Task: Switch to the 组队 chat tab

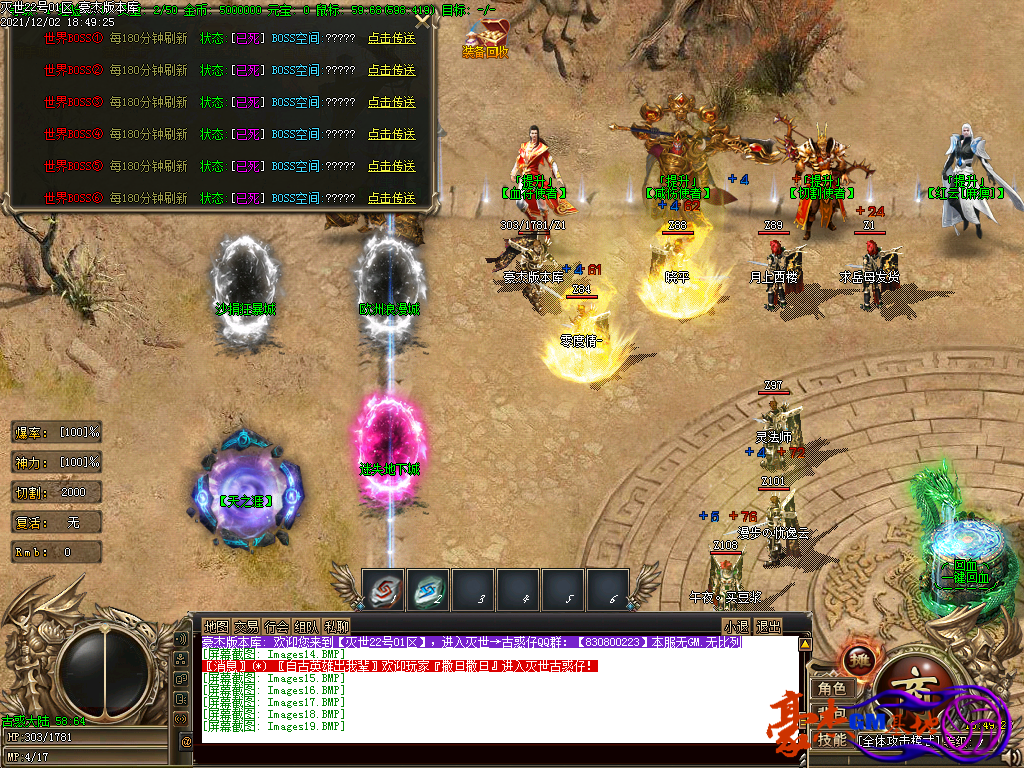Action: (x=307, y=626)
